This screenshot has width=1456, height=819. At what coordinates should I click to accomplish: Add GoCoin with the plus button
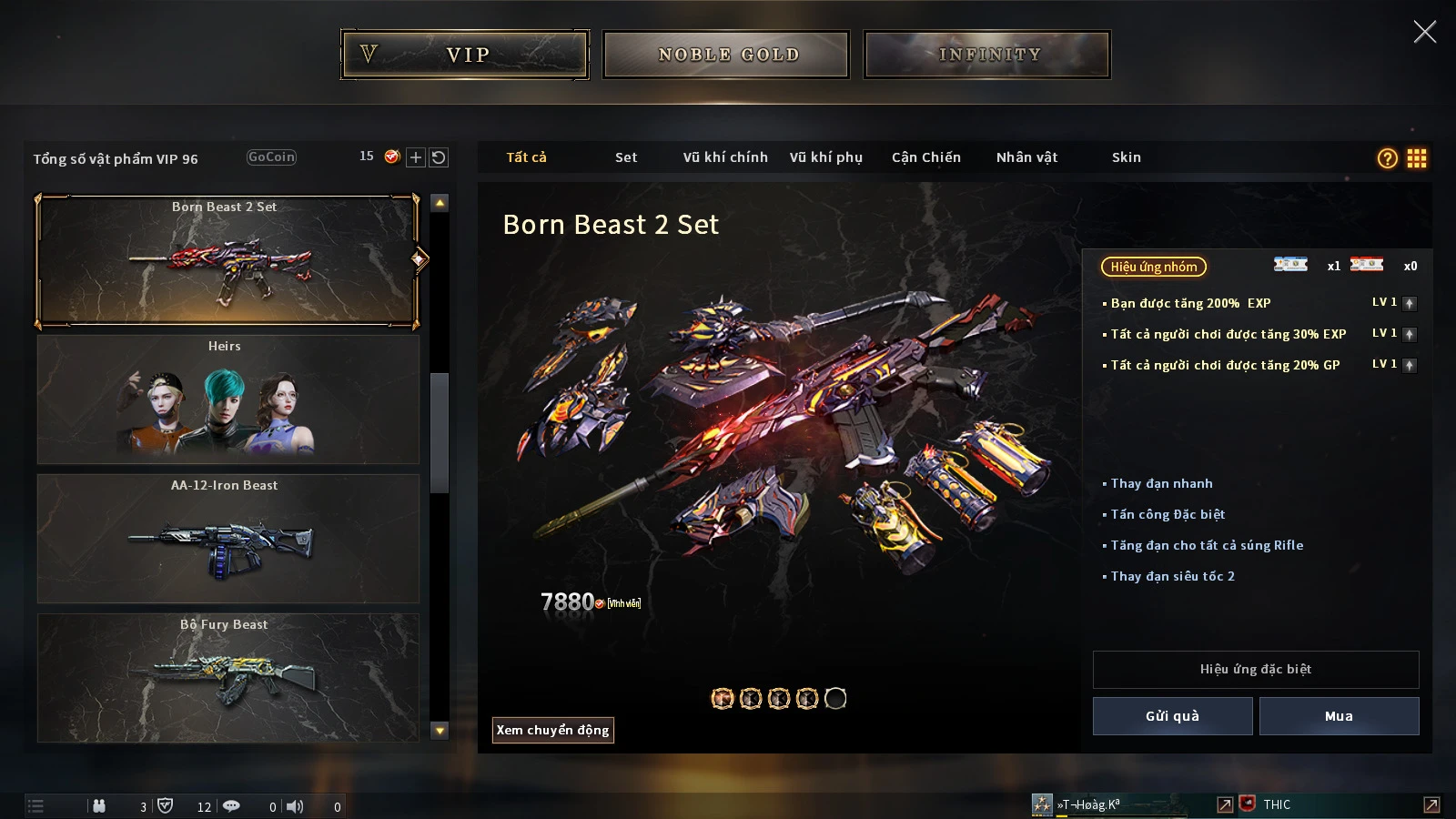click(416, 157)
